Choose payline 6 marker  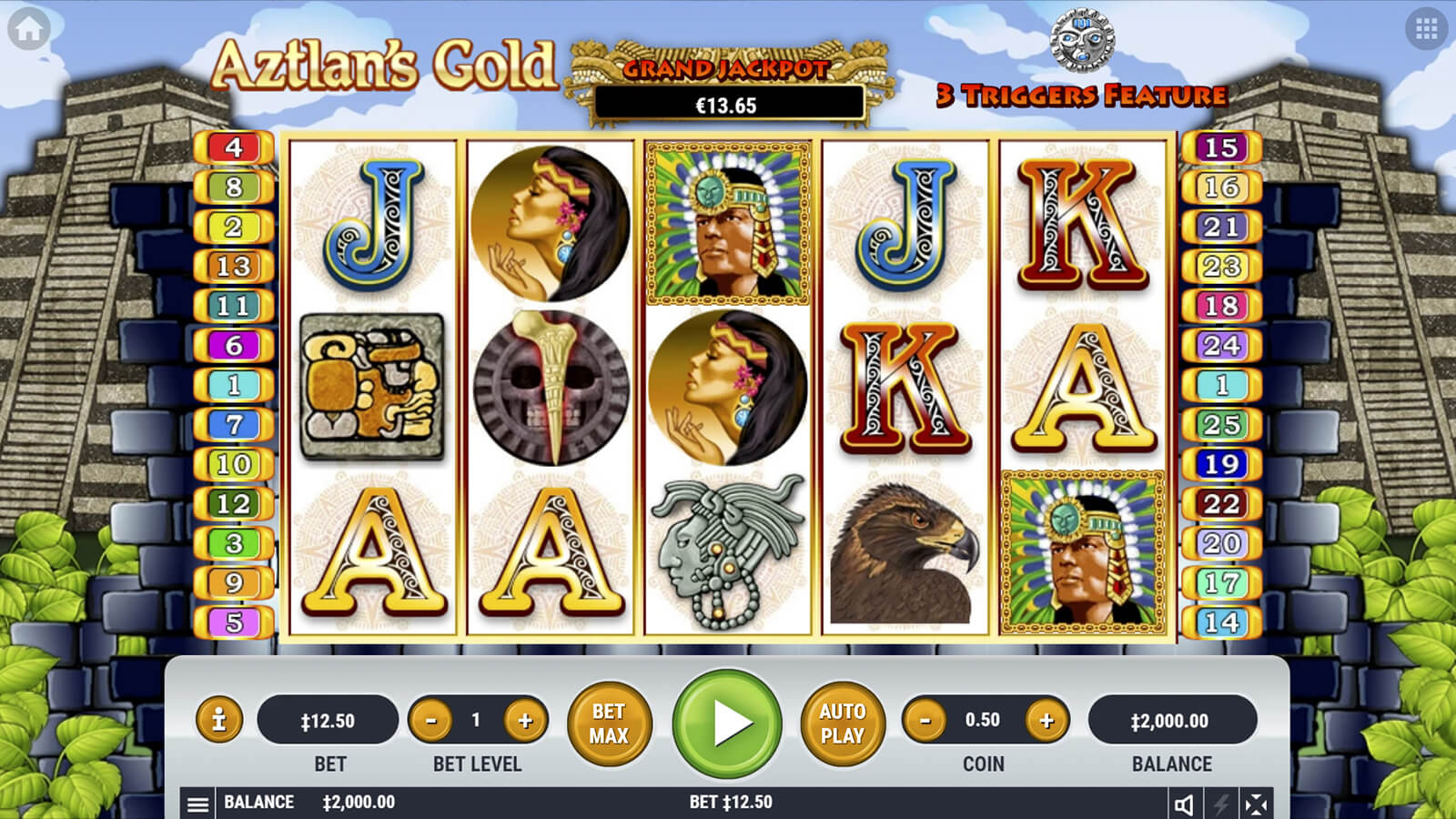pyautogui.click(x=234, y=346)
